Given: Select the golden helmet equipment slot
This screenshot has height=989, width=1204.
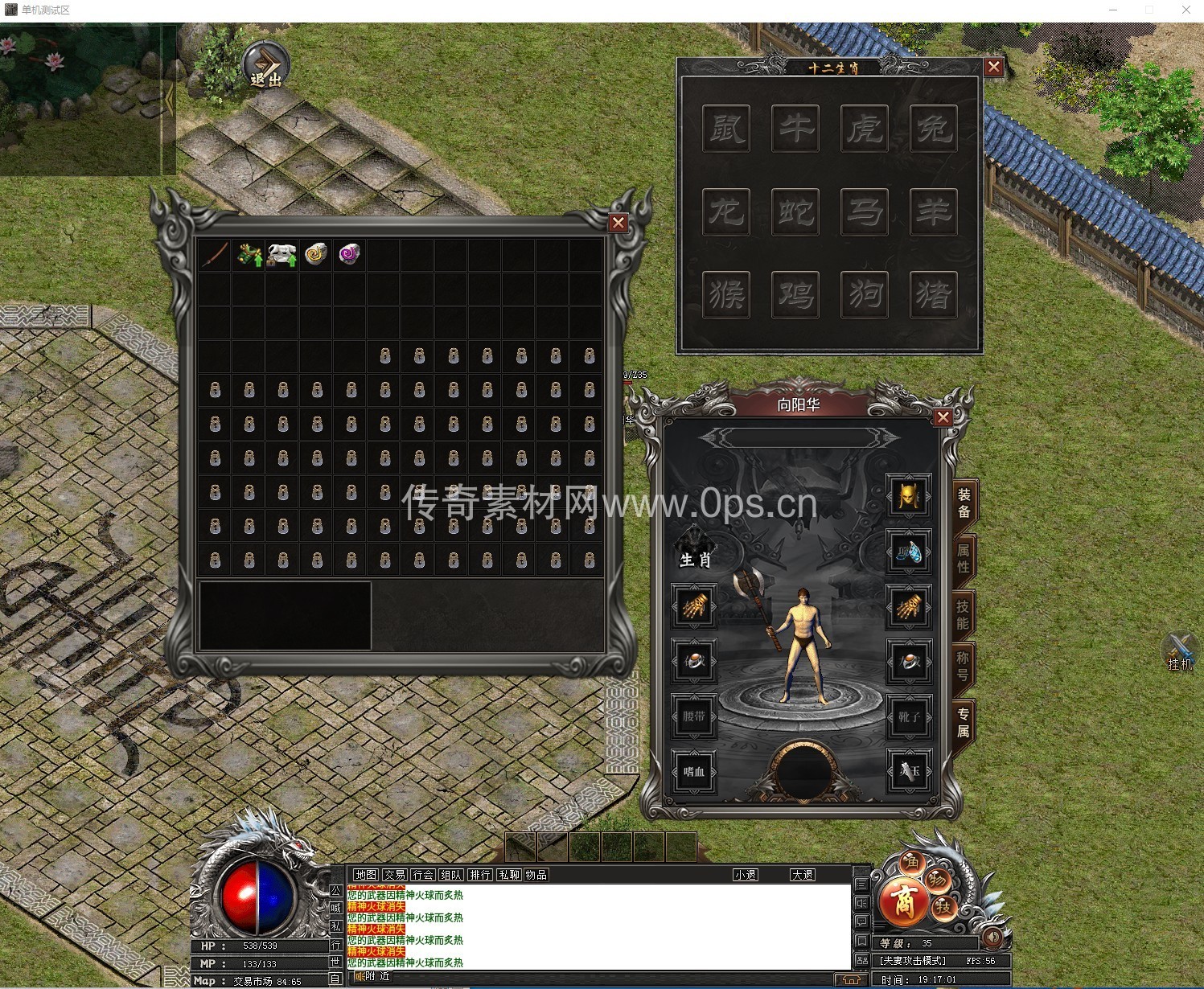Looking at the screenshot, I should click(909, 496).
